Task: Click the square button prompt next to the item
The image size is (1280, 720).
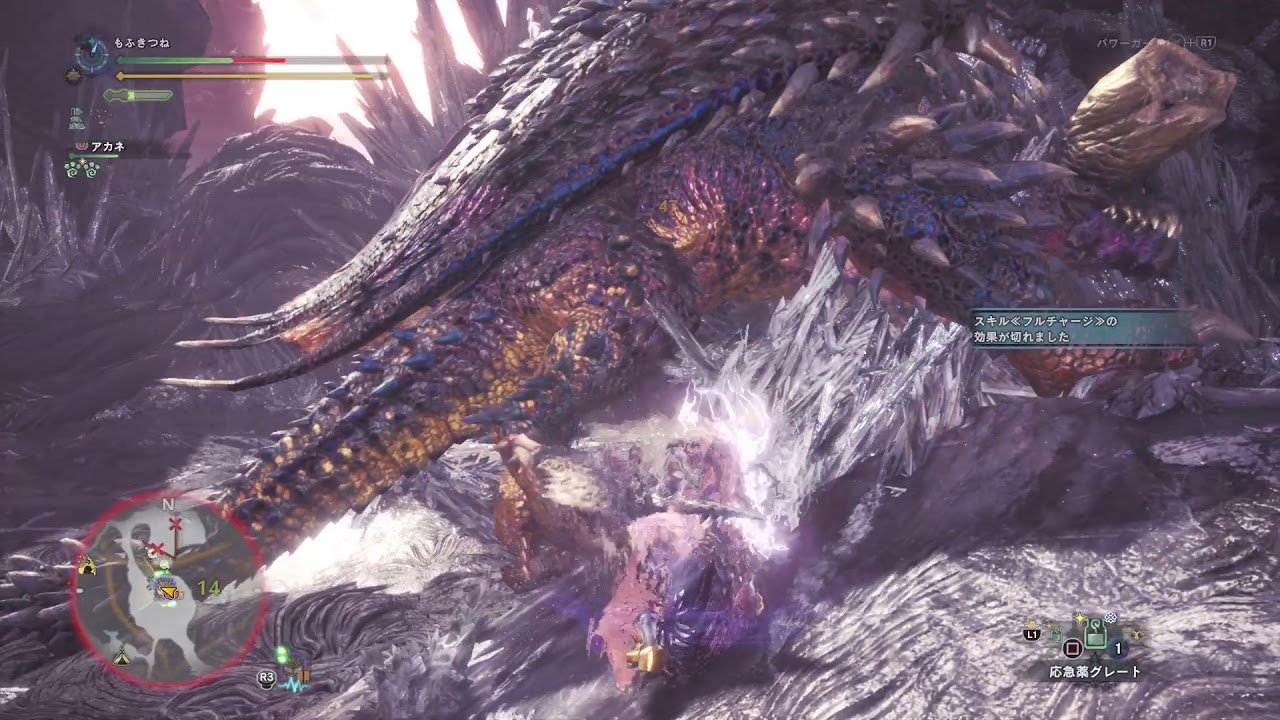Action: click(x=1072, y=646)
